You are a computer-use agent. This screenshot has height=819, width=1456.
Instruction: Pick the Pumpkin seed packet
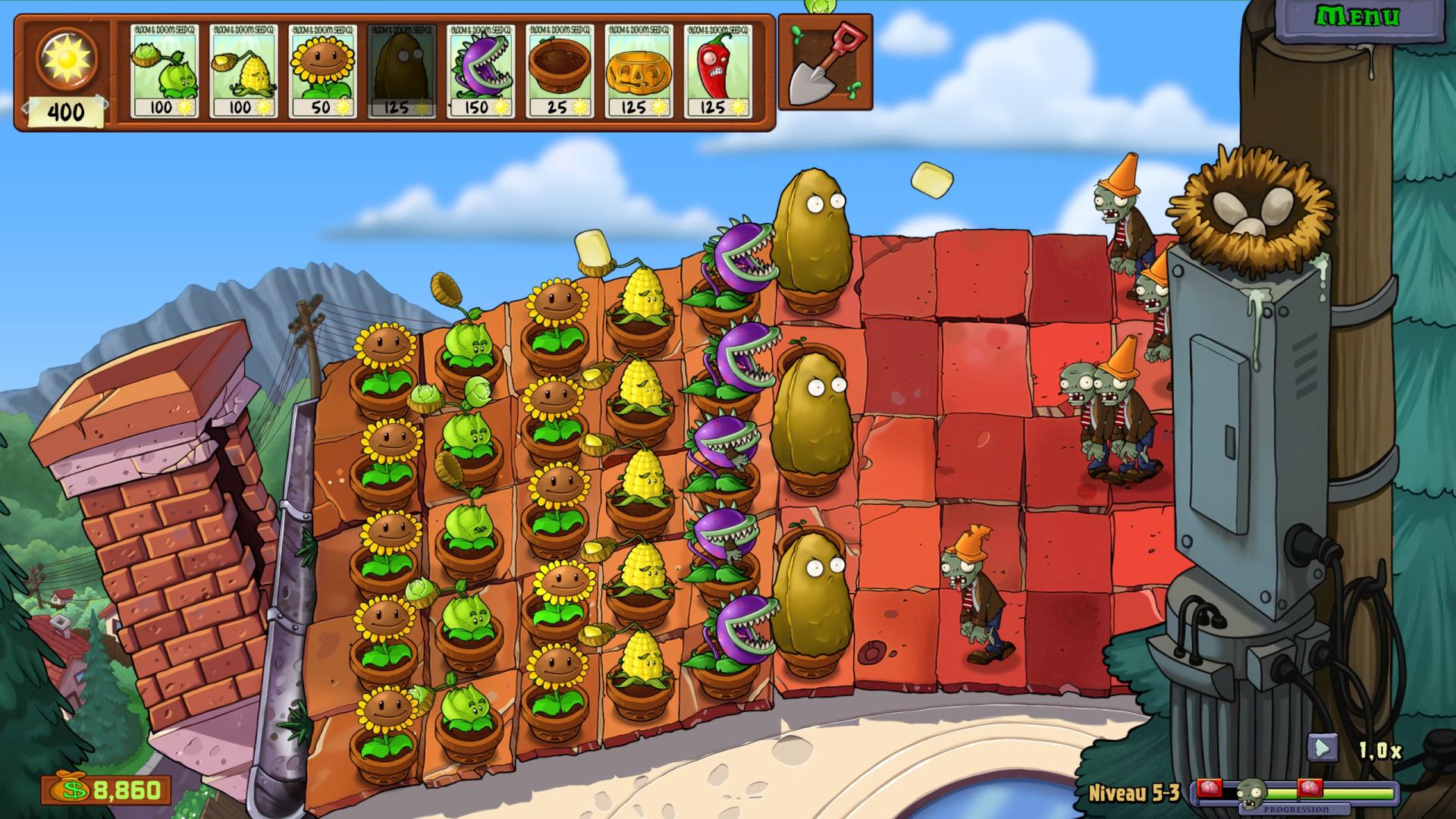[639, 71]
